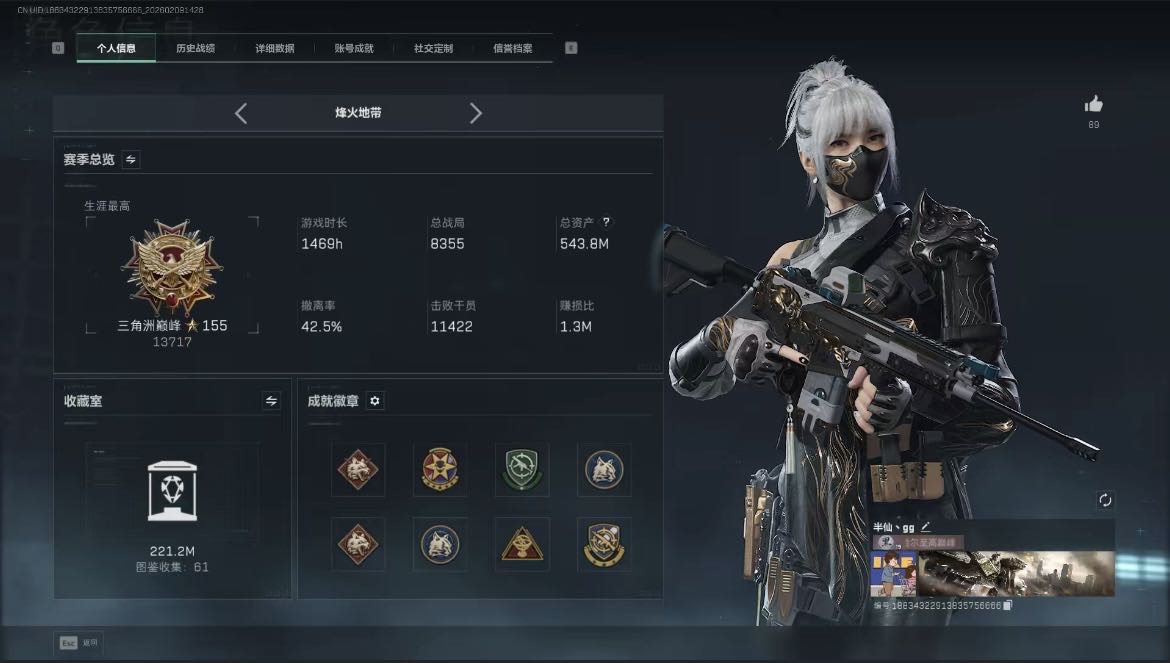
Task: Select the red triangle achievement badge
Action: tap(522, 544)
